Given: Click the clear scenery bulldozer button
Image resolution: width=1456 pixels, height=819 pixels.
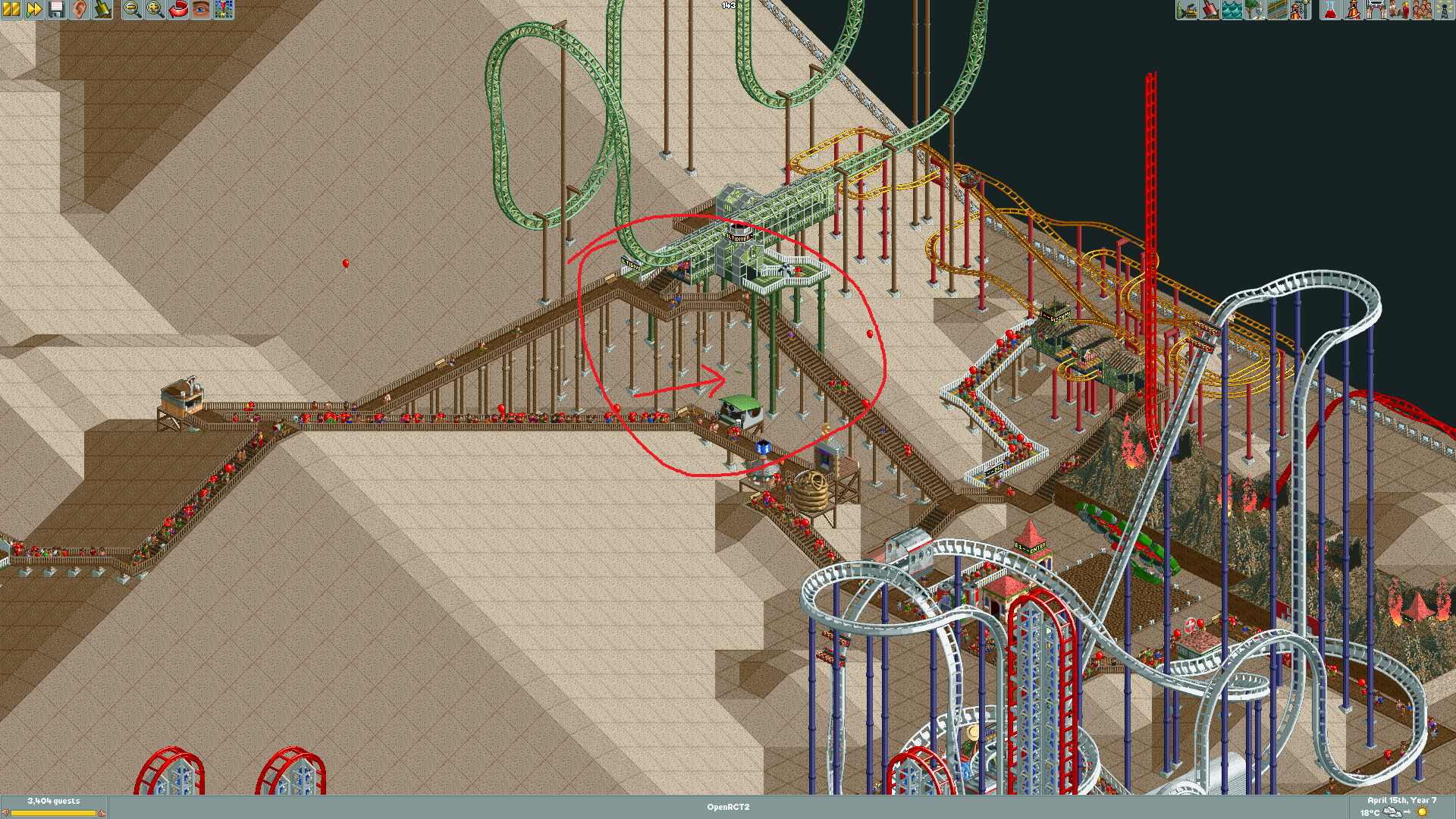Looking at the screenshot, I should 1187,10.
